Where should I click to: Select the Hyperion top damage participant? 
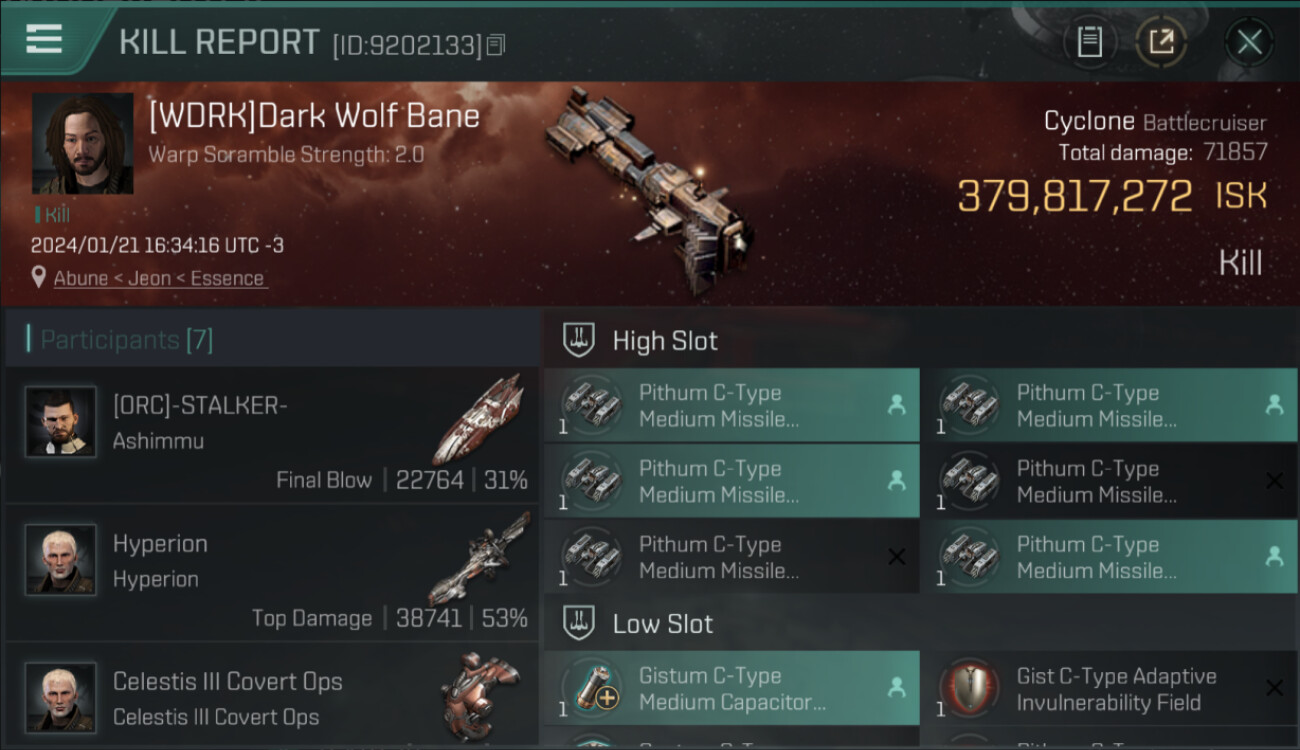click(x=272, y=573)
